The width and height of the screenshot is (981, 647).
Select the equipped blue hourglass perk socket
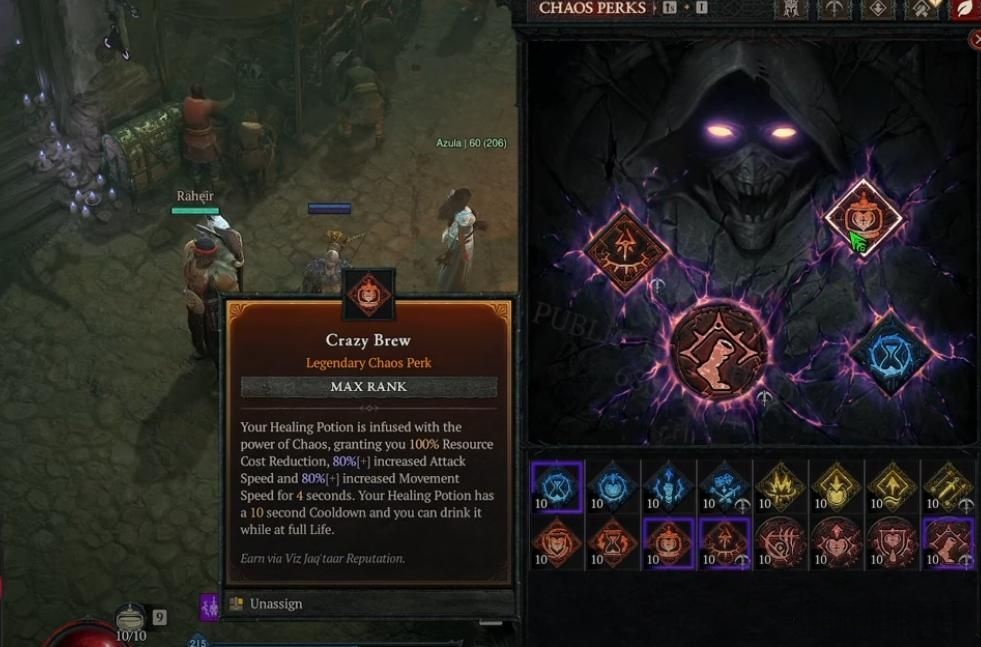coord(889,352)
